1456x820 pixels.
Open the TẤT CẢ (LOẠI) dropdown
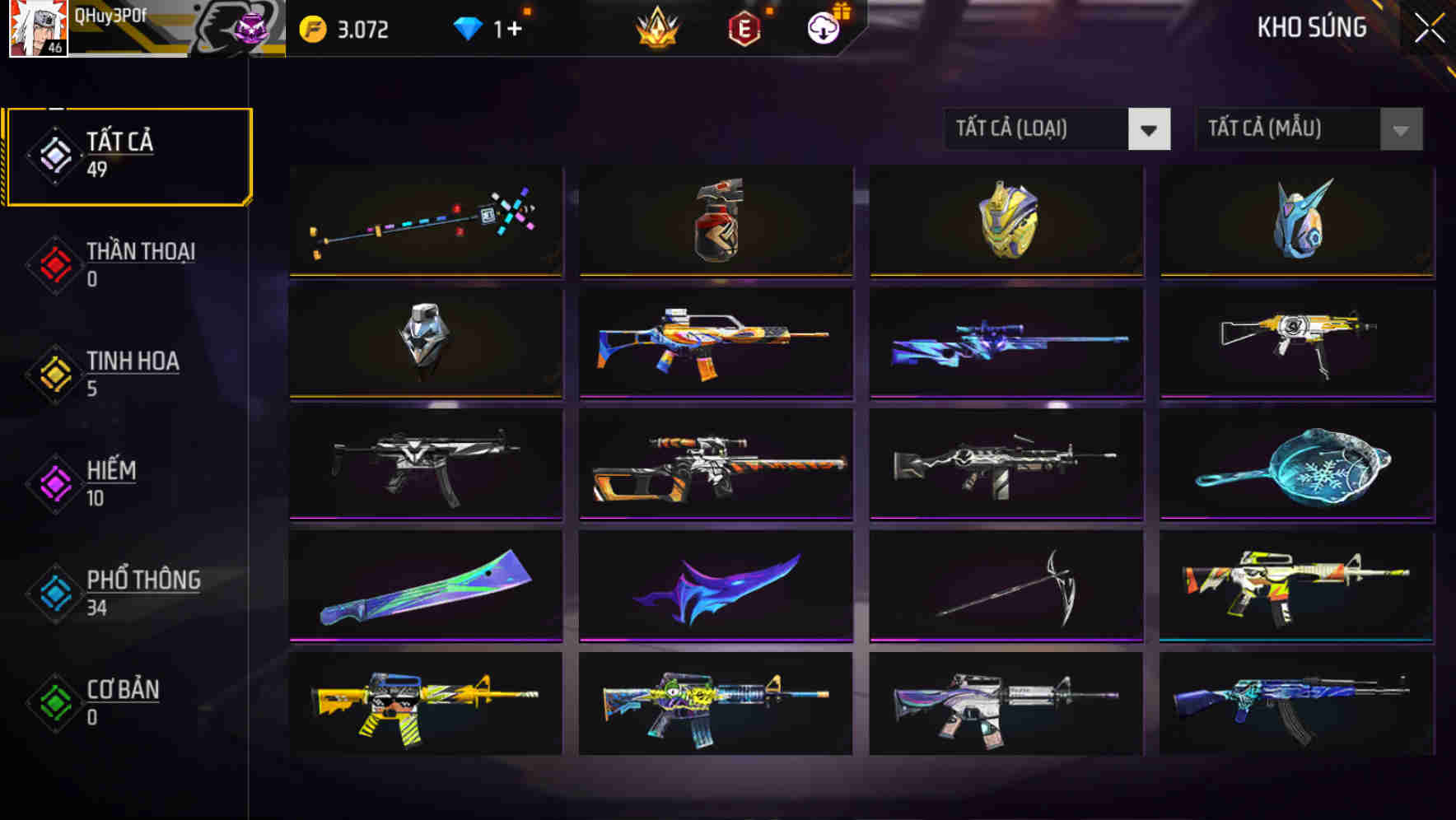coord(1038,129)
